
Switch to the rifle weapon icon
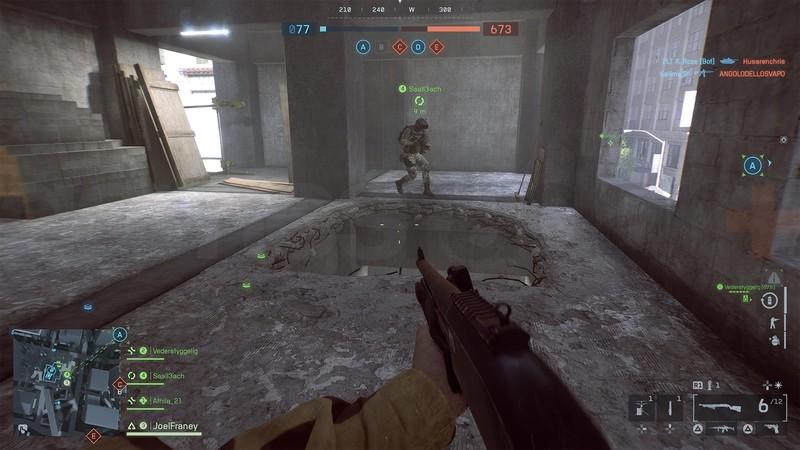pos(720,428)
